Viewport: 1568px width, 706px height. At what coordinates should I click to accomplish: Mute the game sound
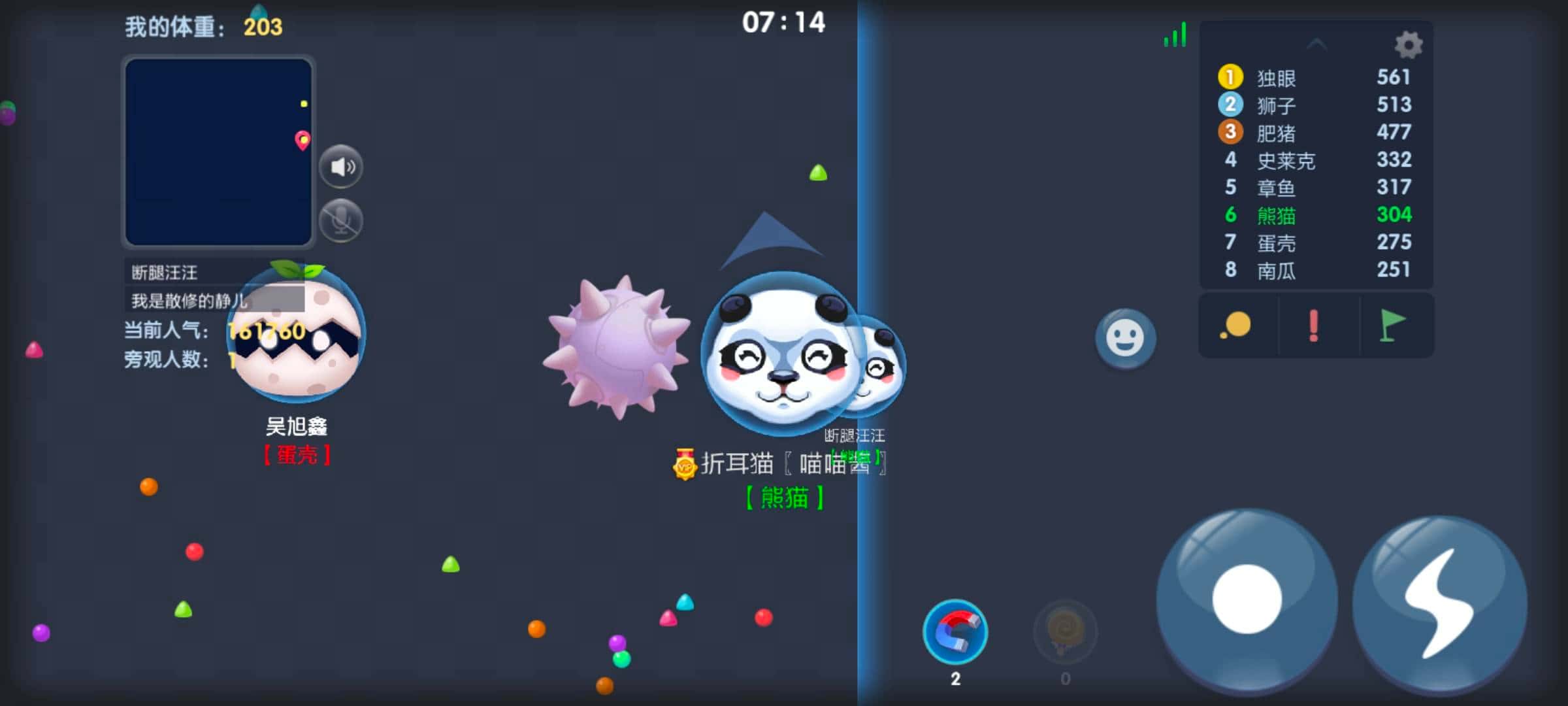342,165
